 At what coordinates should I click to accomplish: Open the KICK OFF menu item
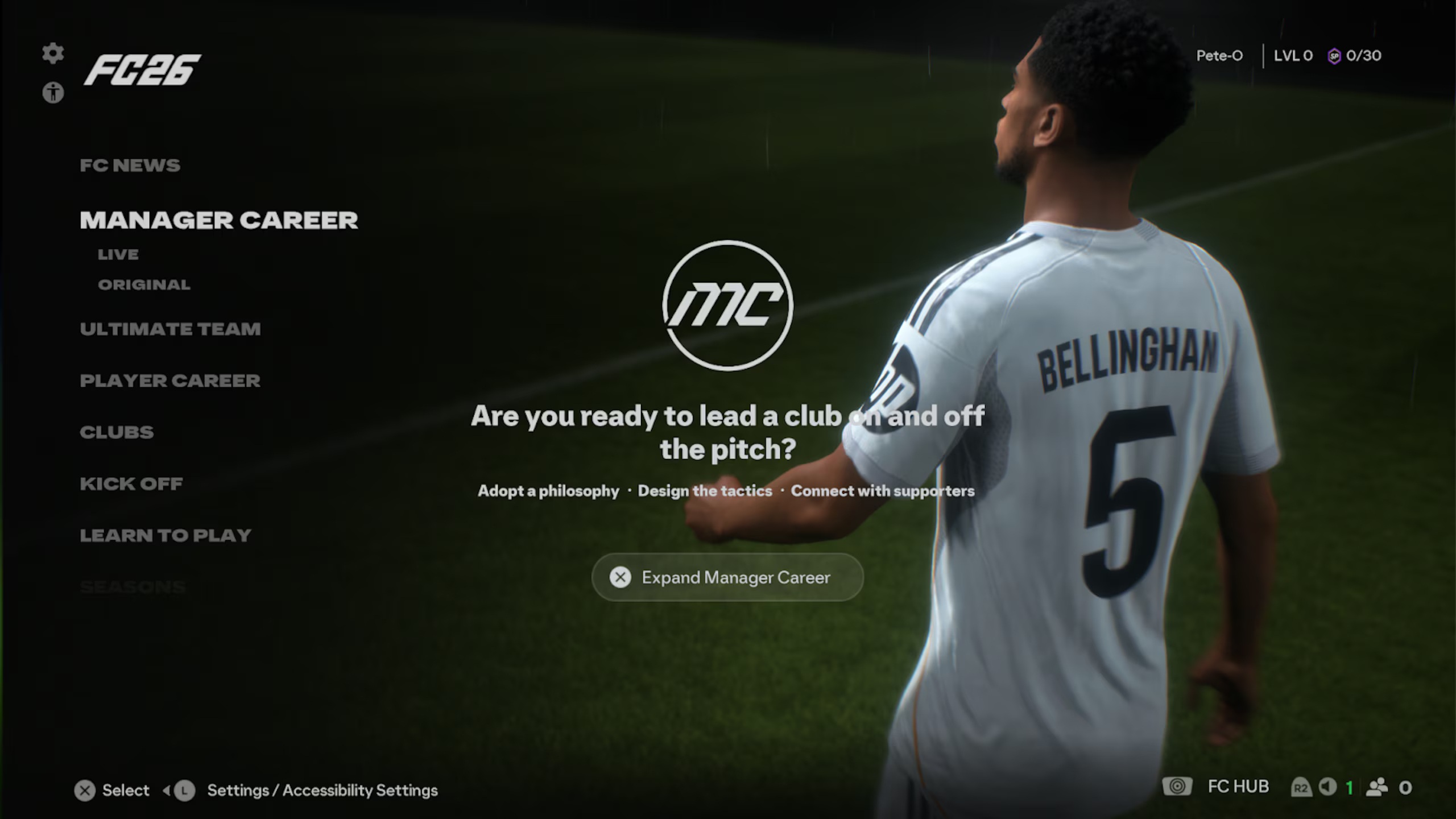[x=131, y=483]
